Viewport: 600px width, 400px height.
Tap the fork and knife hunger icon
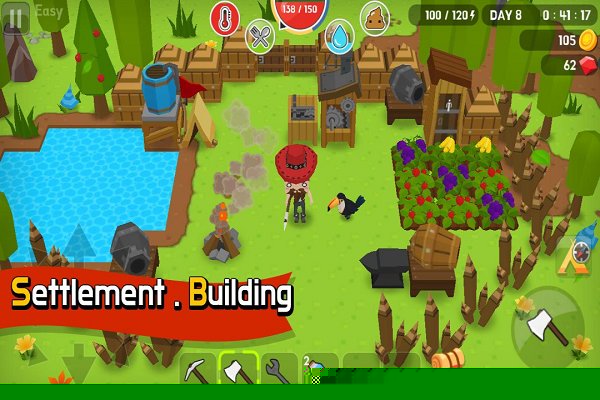(261, 37)
